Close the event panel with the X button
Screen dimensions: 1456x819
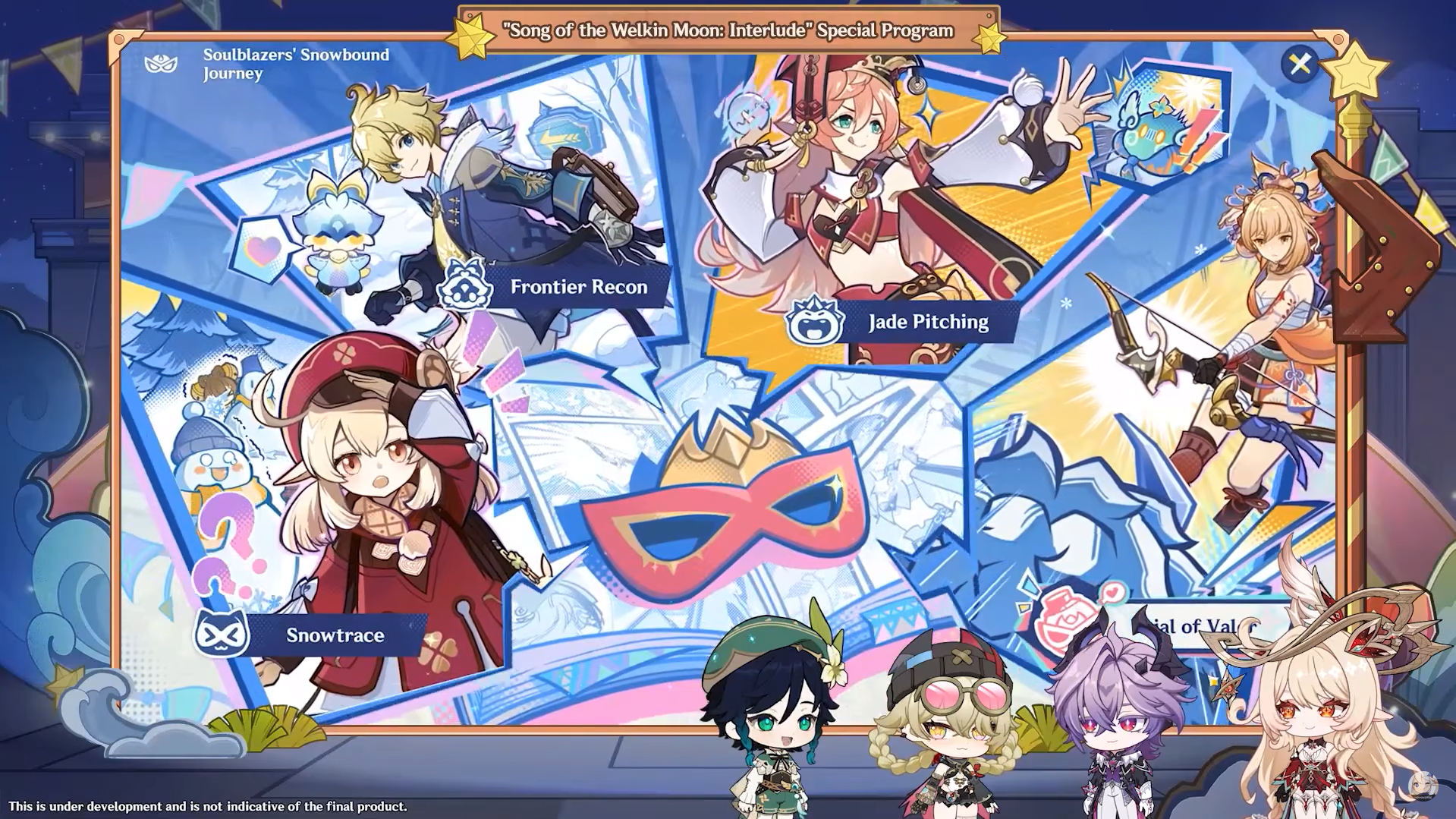click(x=1300, y=64)
